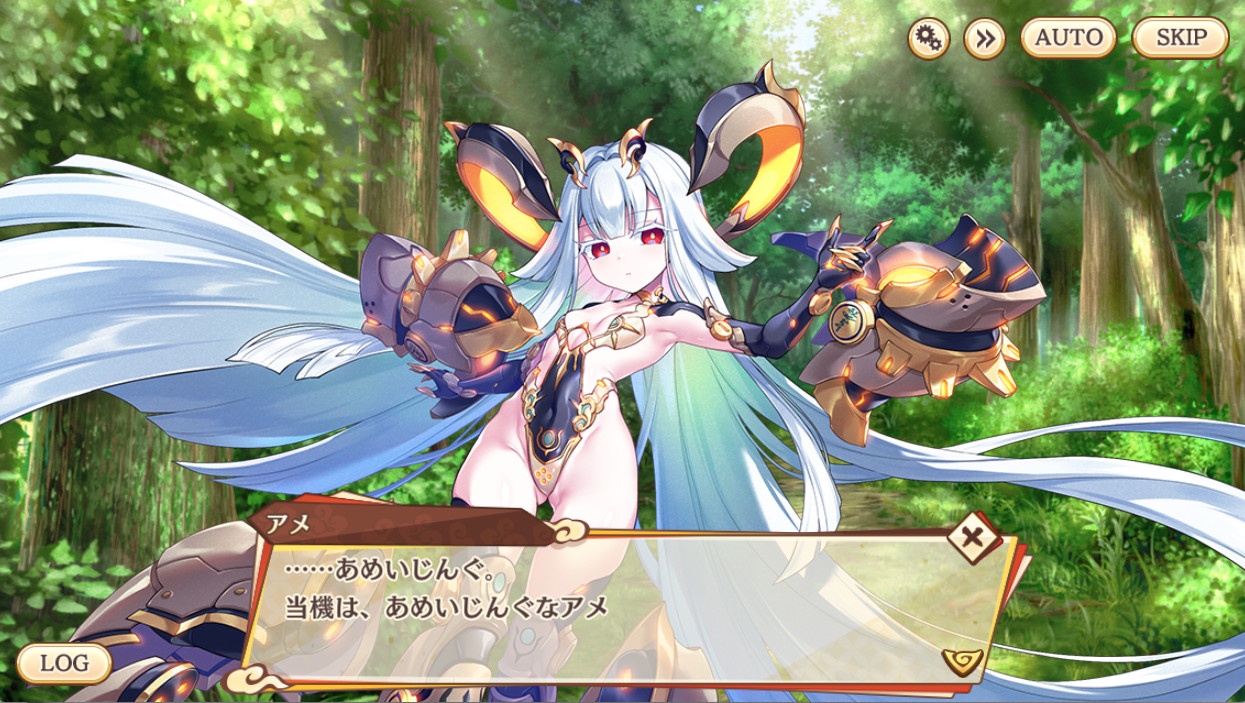This screenshot has height=703, width=1245.
Task: Open the dialogue LOG
Action: coord(64,662)
